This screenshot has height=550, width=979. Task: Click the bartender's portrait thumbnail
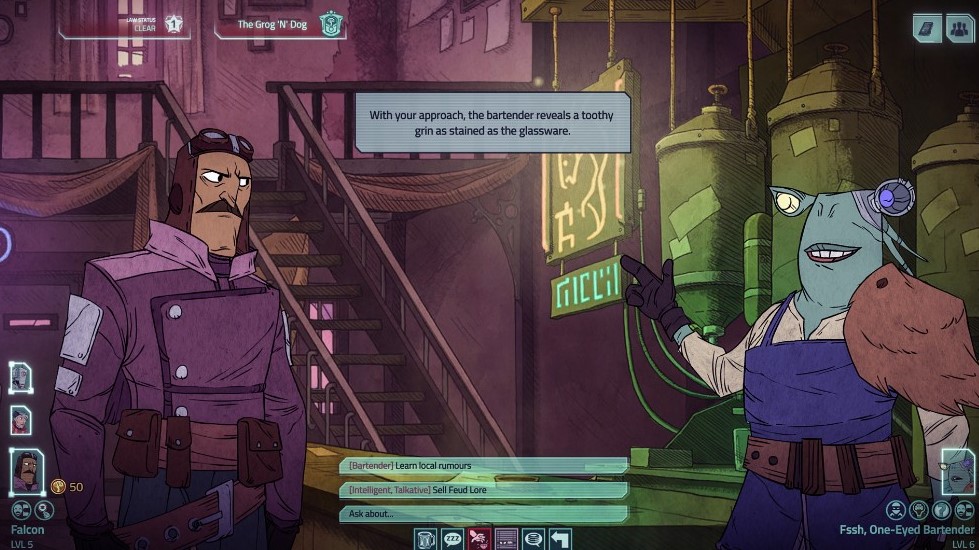point(958,471)
